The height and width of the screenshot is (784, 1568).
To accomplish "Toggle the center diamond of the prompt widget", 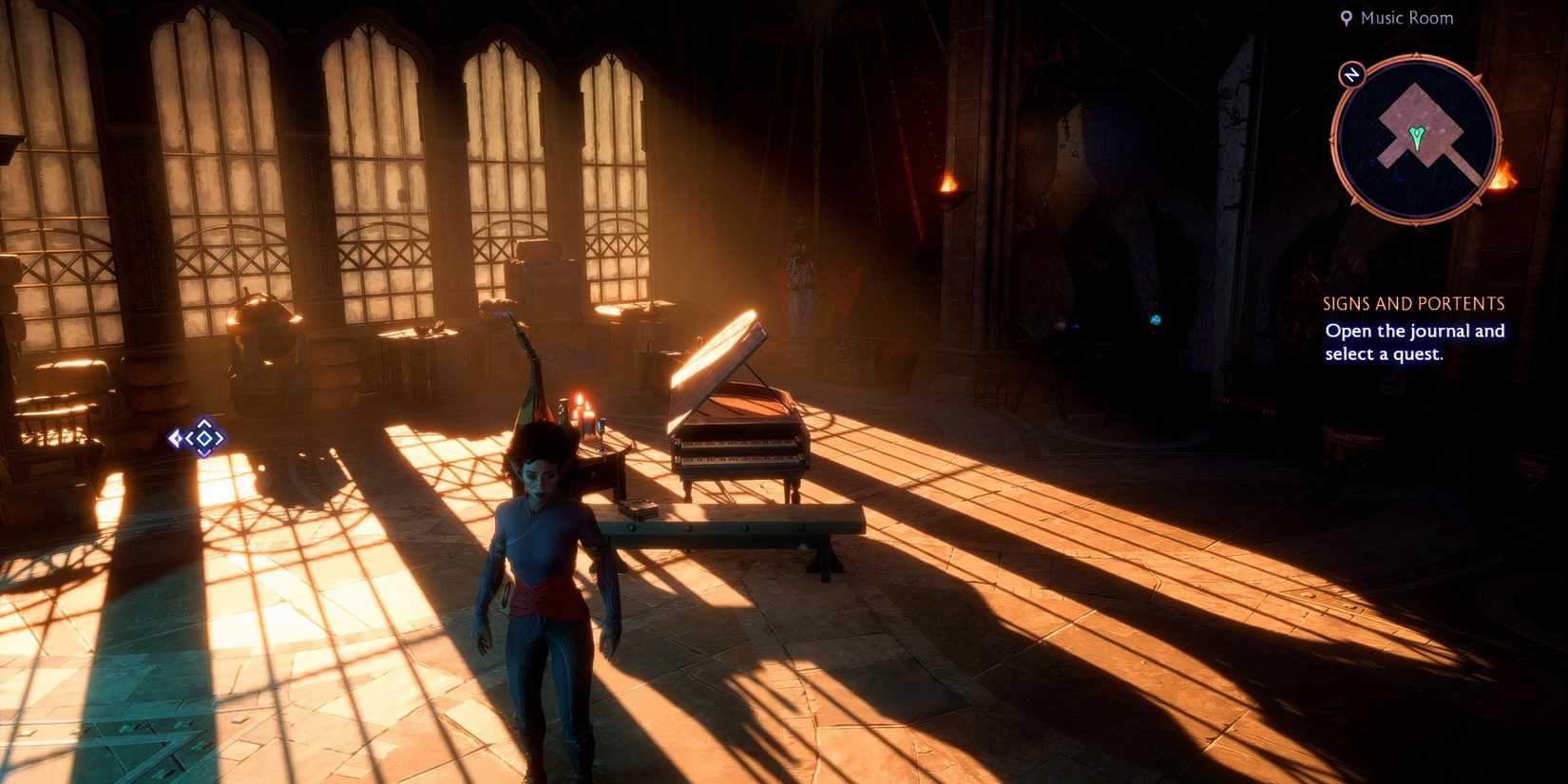I will click(x=204, y=439).
